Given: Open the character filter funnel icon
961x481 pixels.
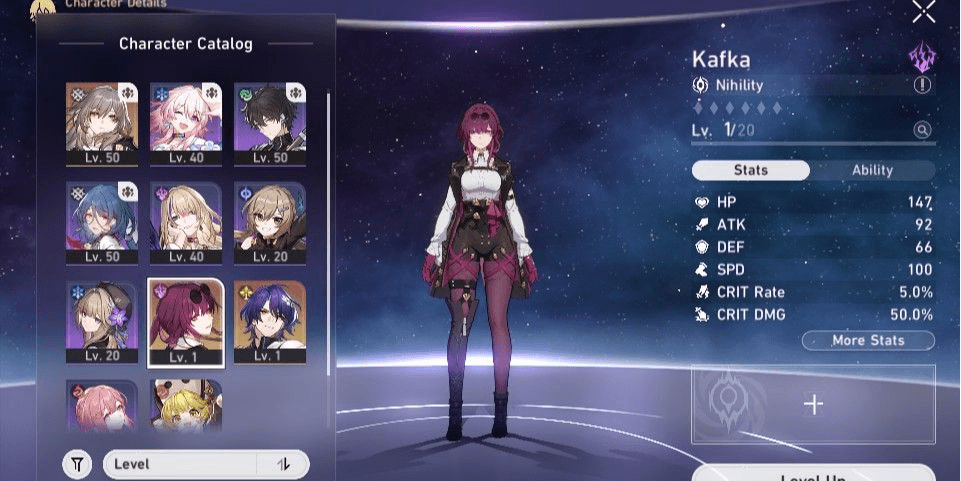Looking at the screenshot, I should 77,464.
